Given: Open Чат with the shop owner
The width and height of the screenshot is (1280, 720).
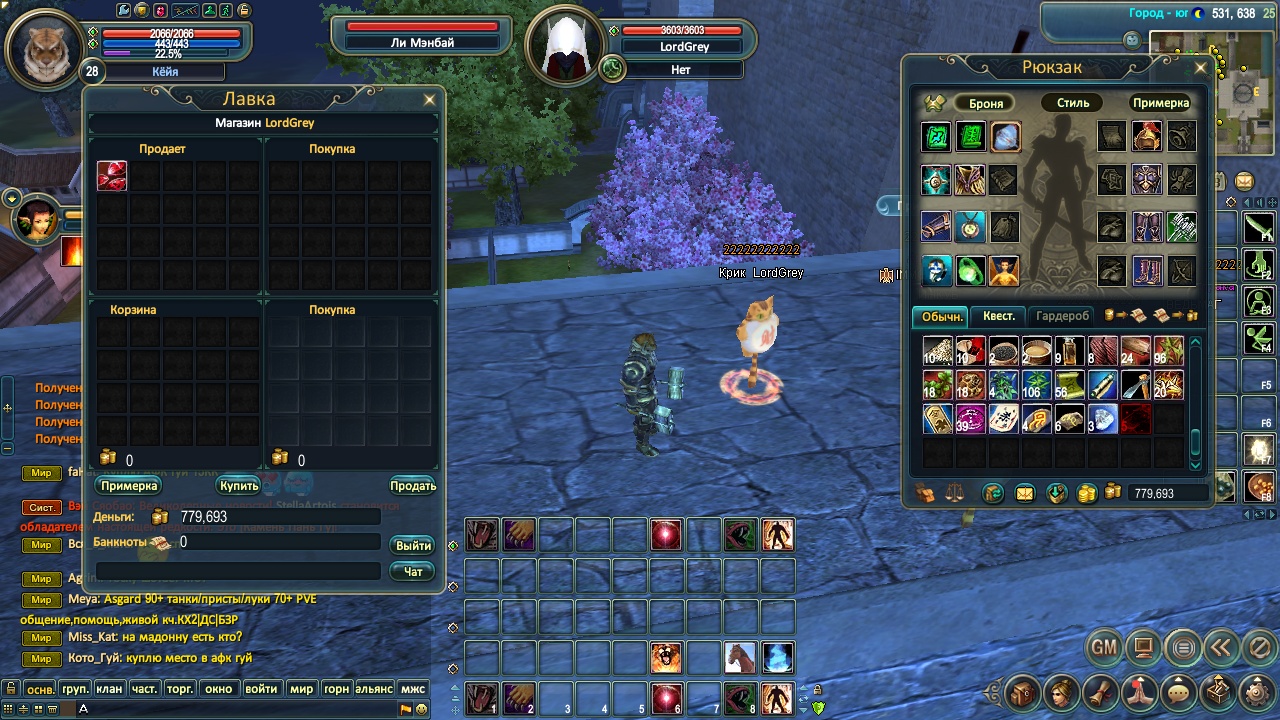Looking at the screenshot, I should (413, 571).
